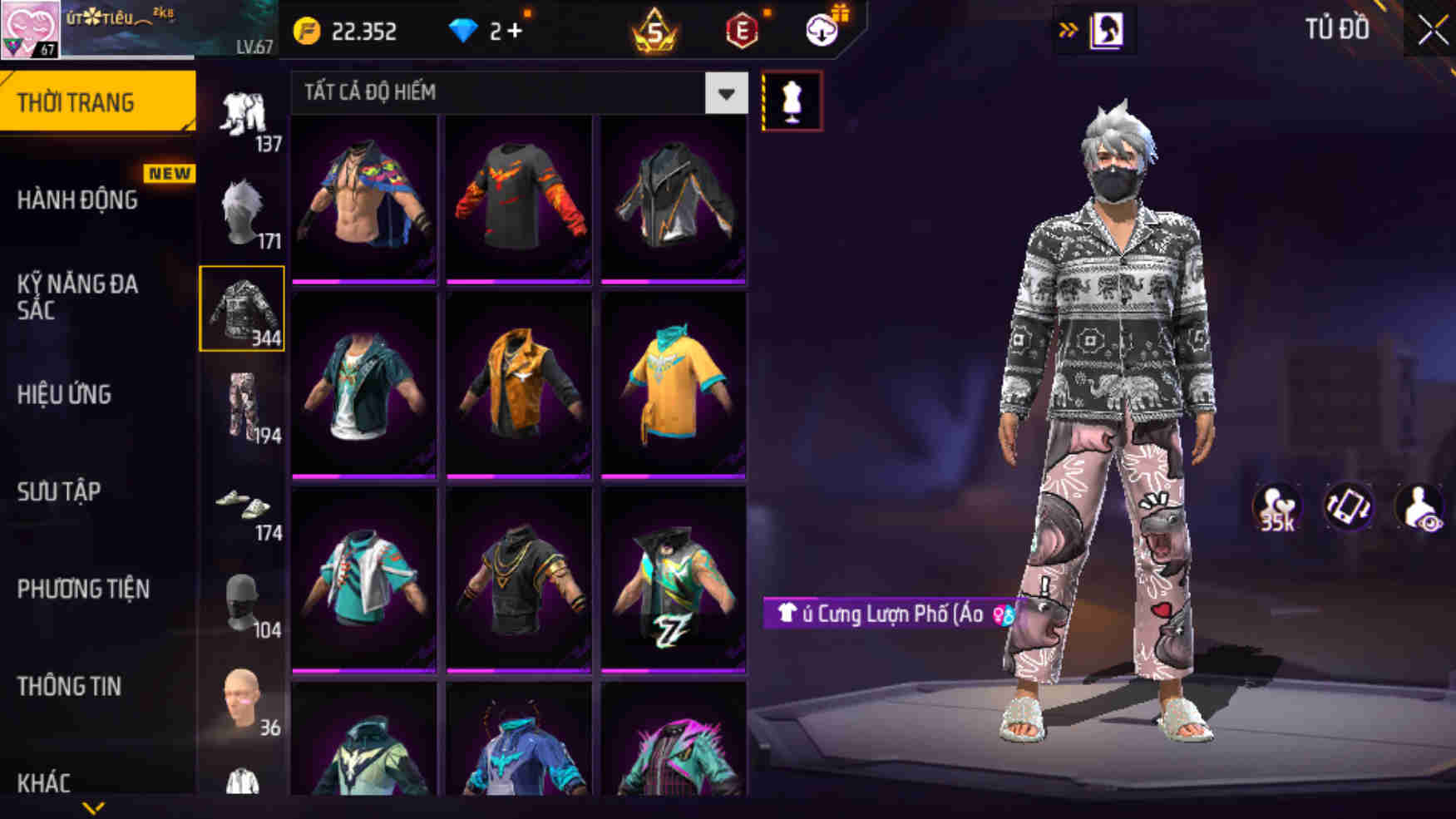Collapse the sidebar with the down arrow
1456x819 pixels.
coord(94,805)
